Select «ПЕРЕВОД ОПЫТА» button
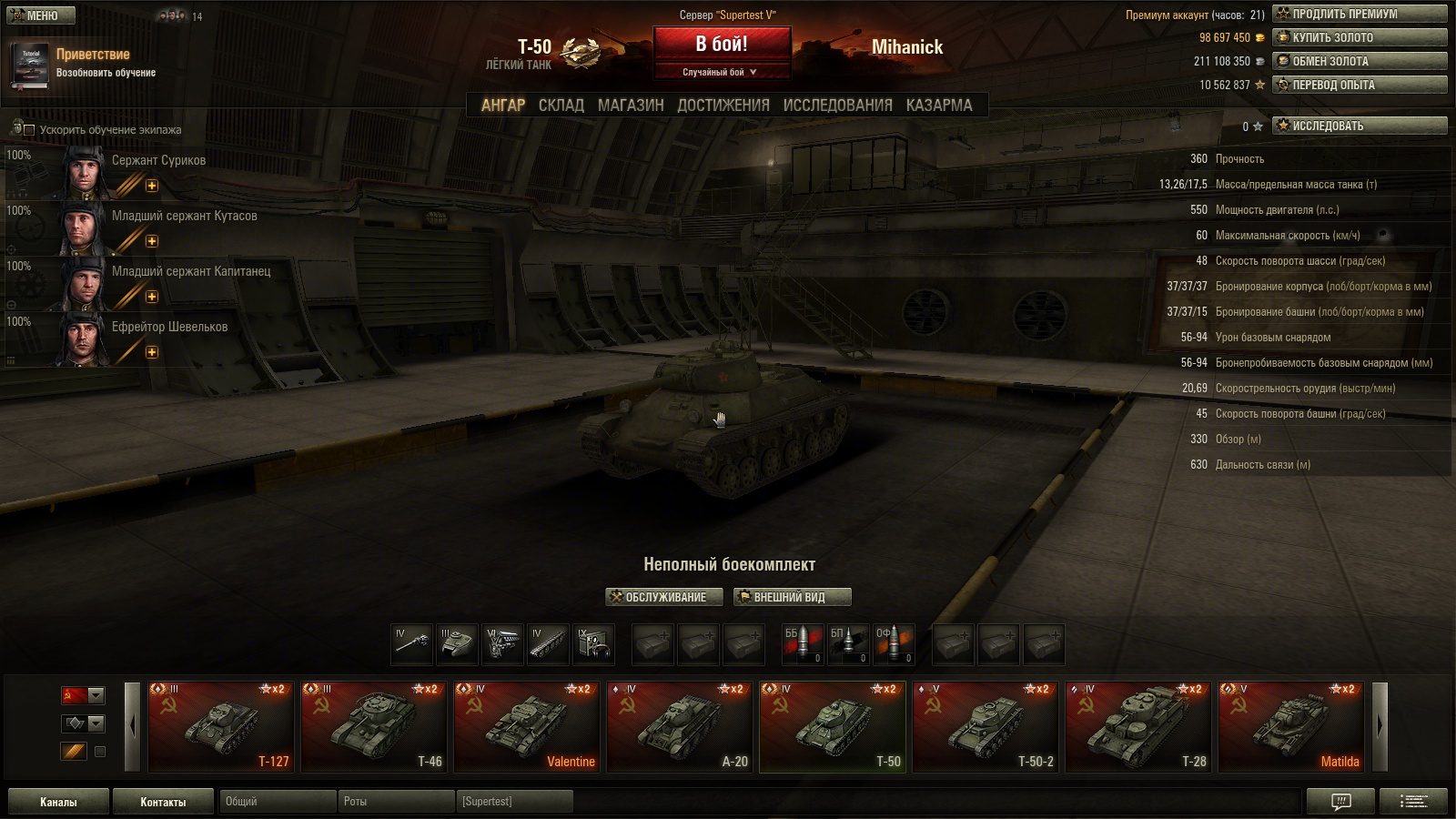This screenshot has height=819, width=1456. [1360, 85]
